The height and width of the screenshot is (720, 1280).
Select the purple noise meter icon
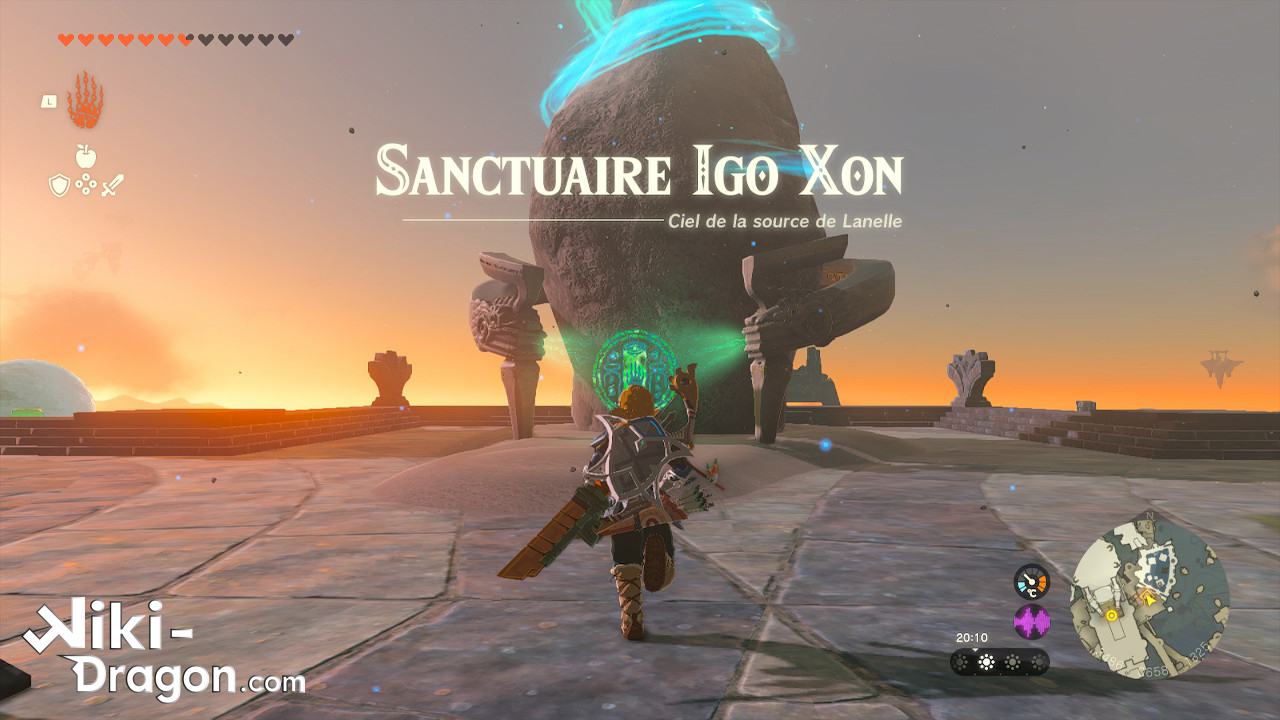tap(1031, 623)
